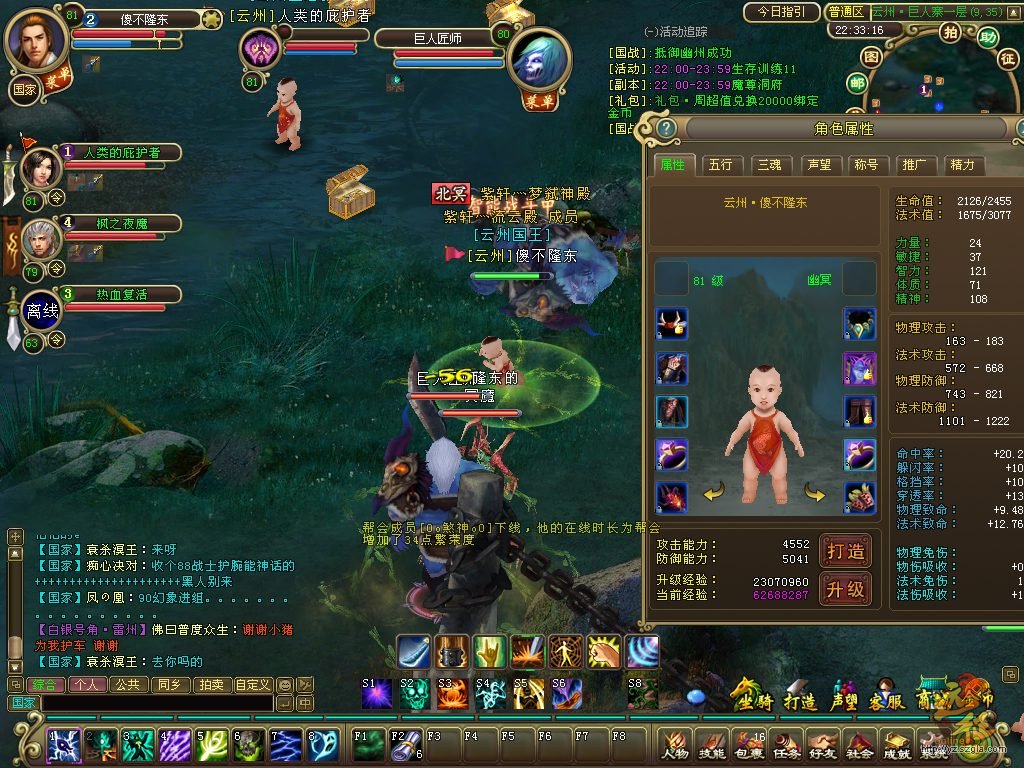This screenshot has width=1024, height=768.
Task: Switch to the 五行 tab
Action: [720, 165]
